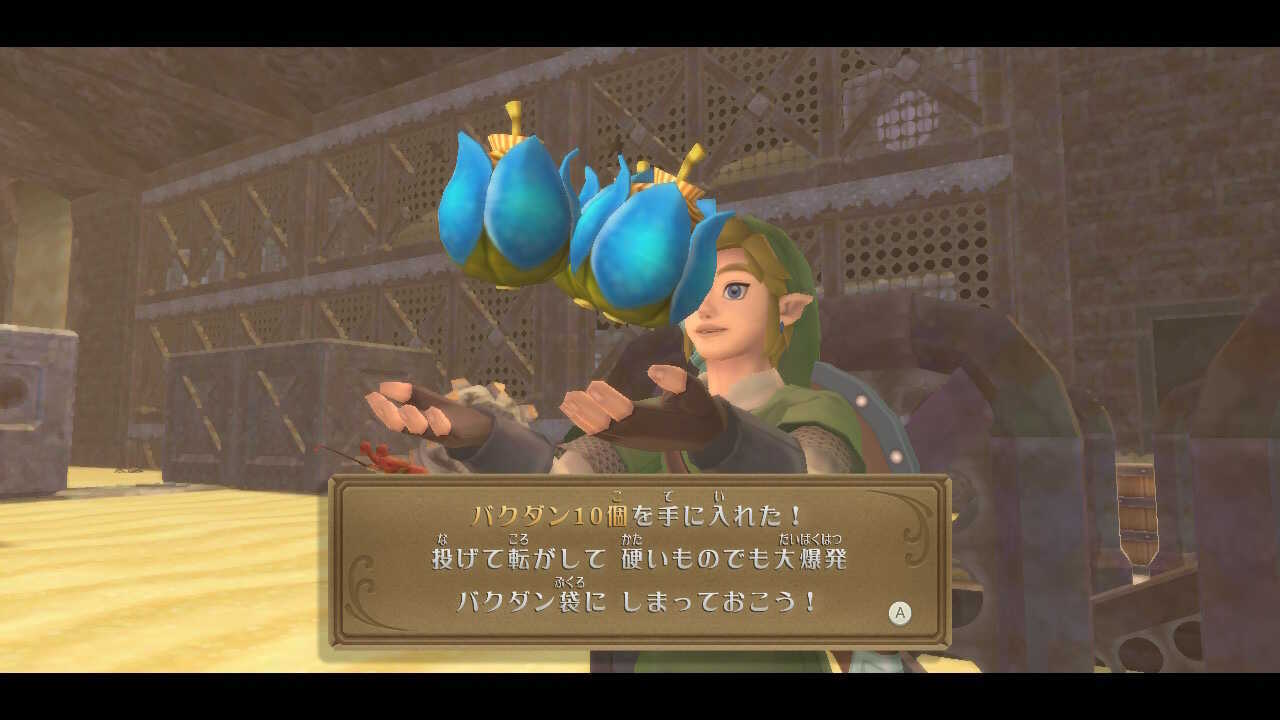
Task: Advance dialogue by clicking the text box
Action: click(640, 560)
